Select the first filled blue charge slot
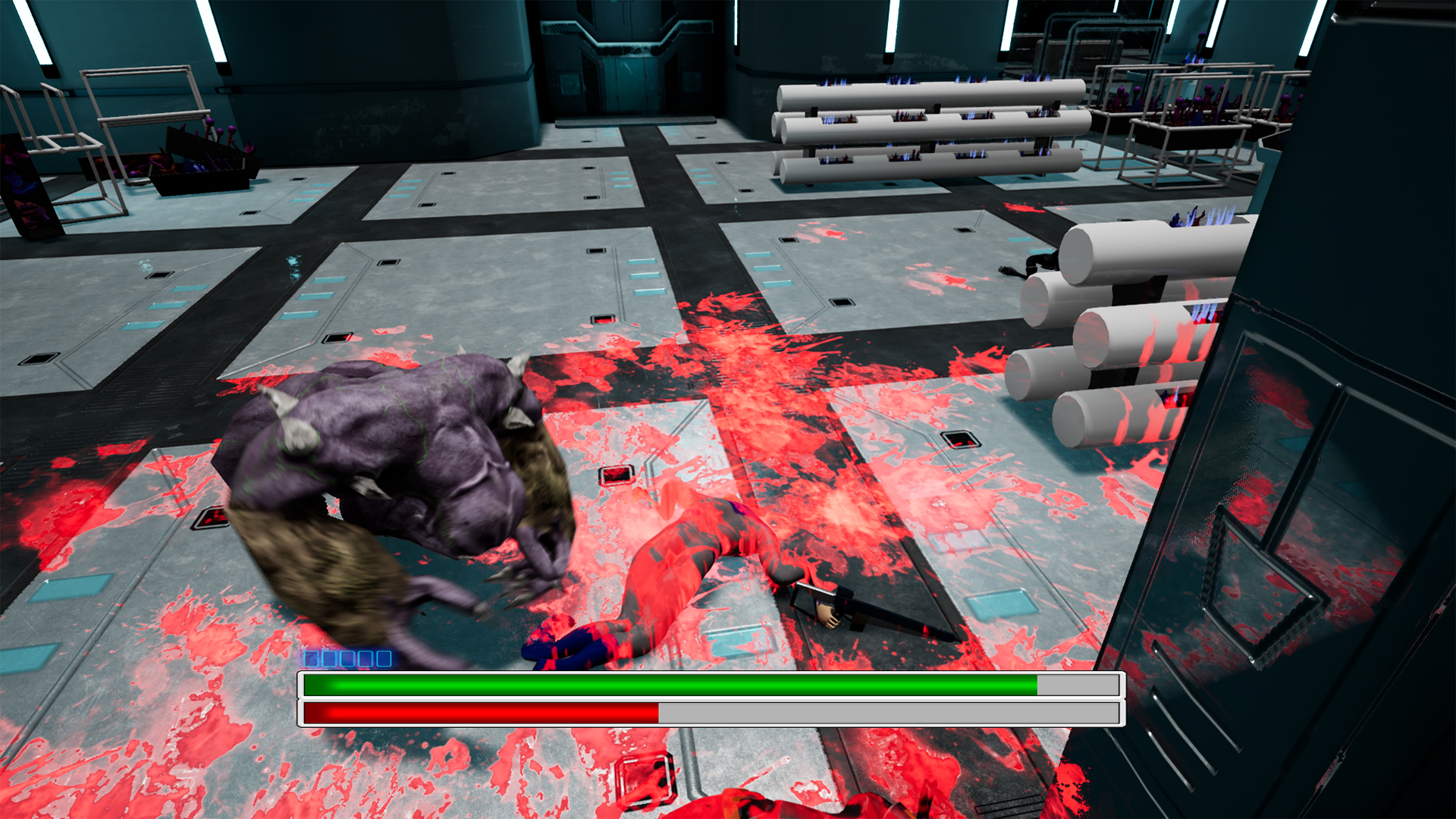1456x819 pixels. tap(311, 659)
